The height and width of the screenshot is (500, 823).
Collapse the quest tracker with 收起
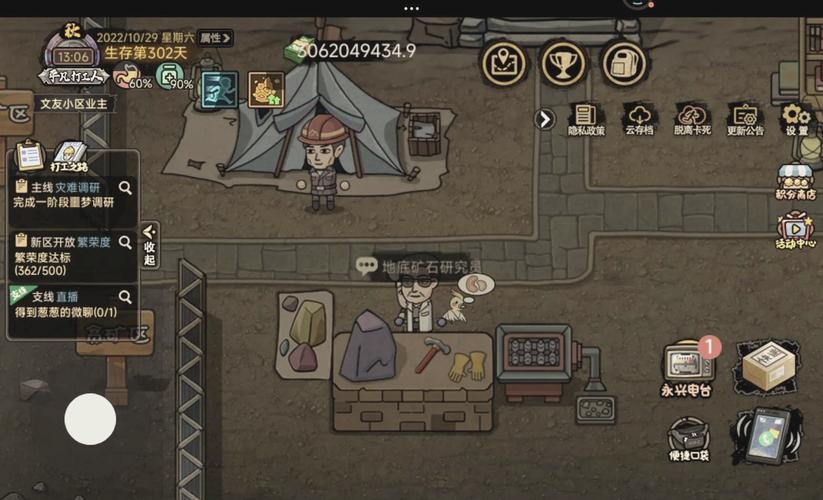coord(150,245)
